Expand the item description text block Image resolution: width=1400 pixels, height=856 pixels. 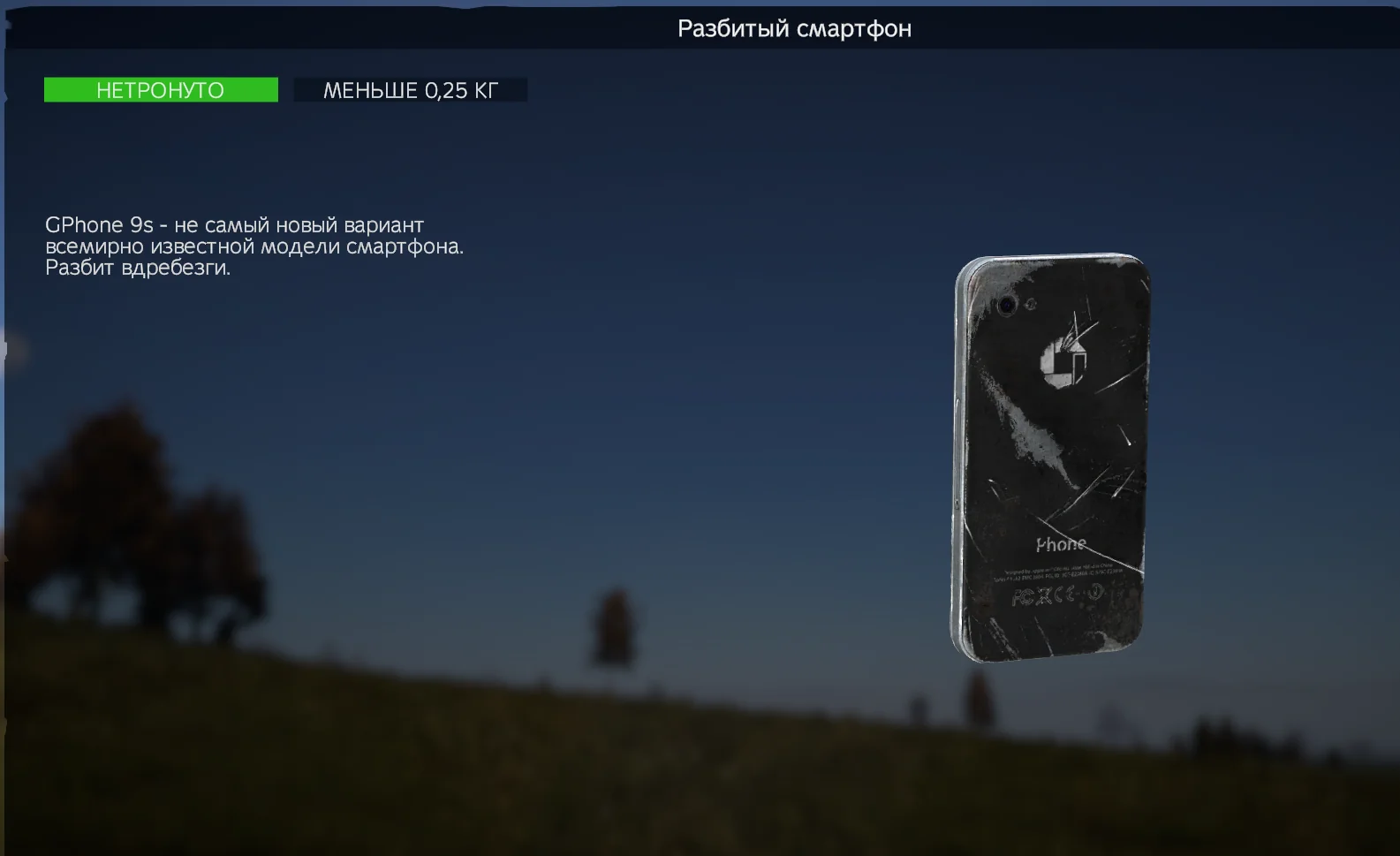coord(256,246)
